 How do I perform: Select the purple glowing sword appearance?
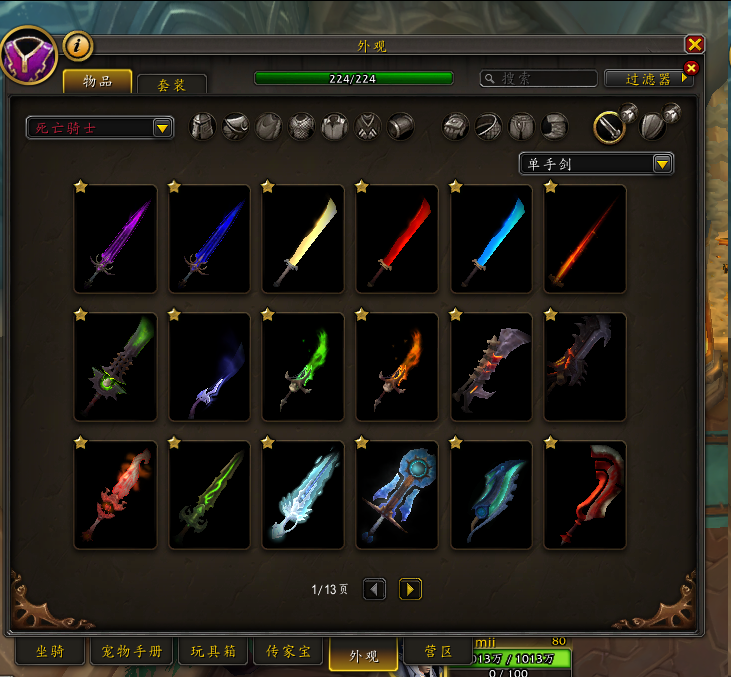click(115, 240)
